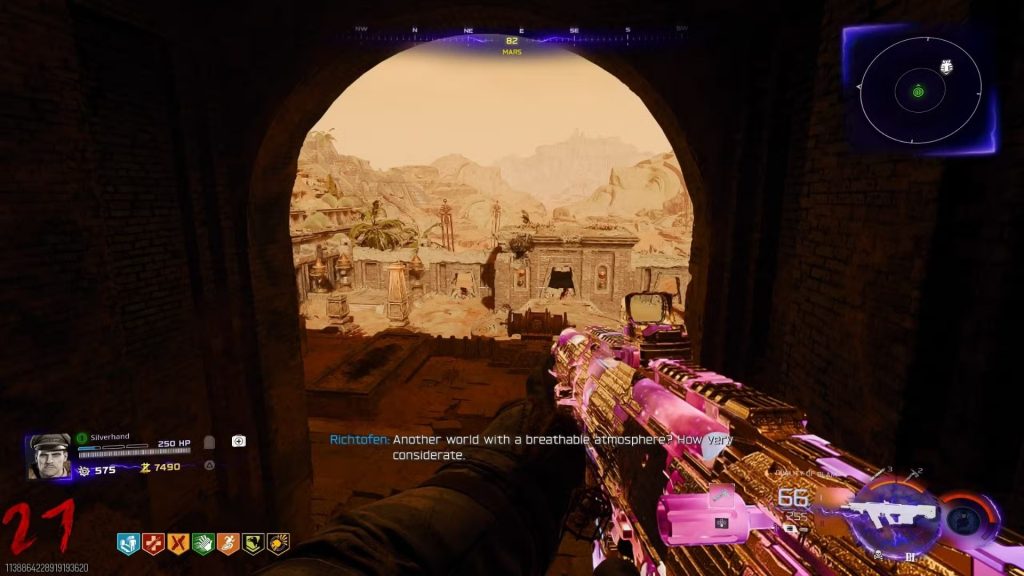Screen dimensions: 1024x576
Task: Click the orange running-man perk icon
Action: coord(228,544)
